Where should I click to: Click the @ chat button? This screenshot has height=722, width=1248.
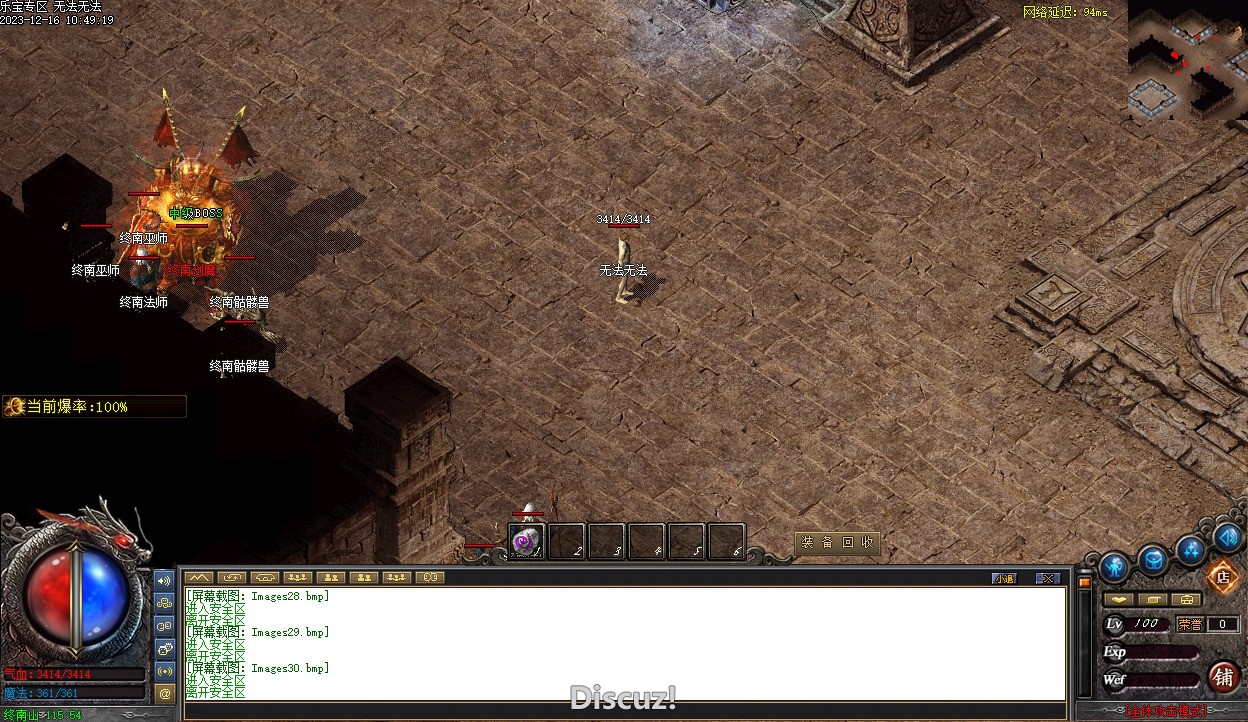[165, 692]
